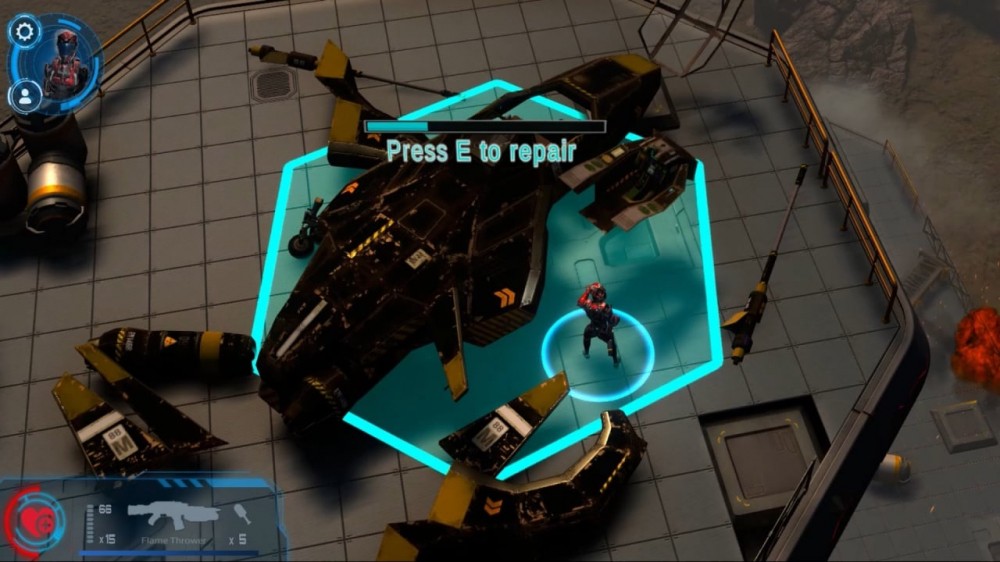The image size is (1000, 562).
Task: Open the player profile silhouette icon
Action: tap(23, 96)
